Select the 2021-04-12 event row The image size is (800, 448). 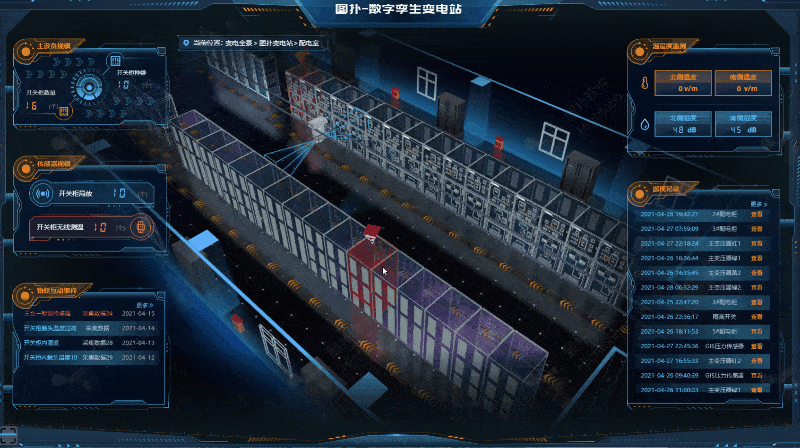(x=86, y=357)
